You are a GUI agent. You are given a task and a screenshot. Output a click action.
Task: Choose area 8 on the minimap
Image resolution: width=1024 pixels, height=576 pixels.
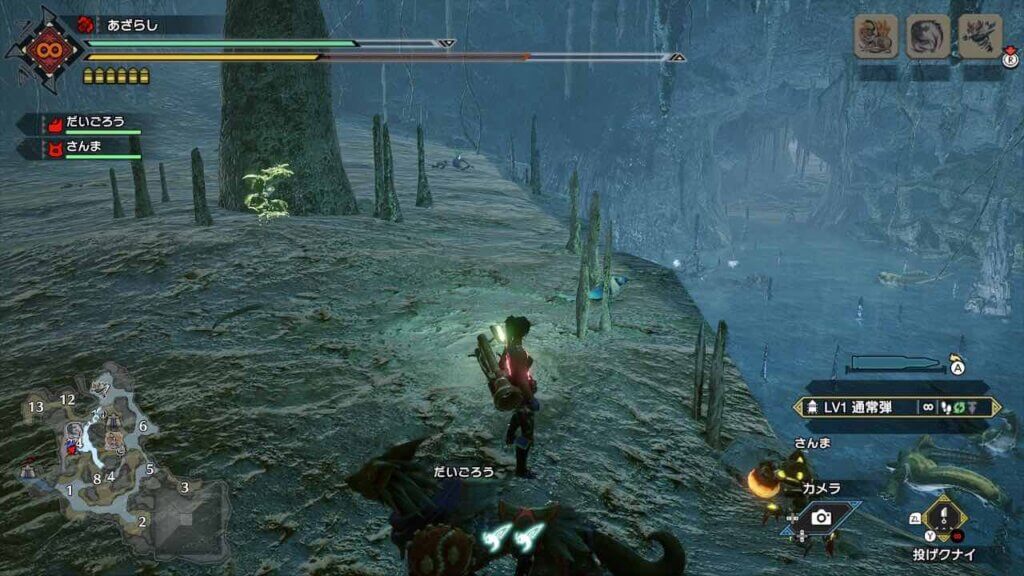97,478
